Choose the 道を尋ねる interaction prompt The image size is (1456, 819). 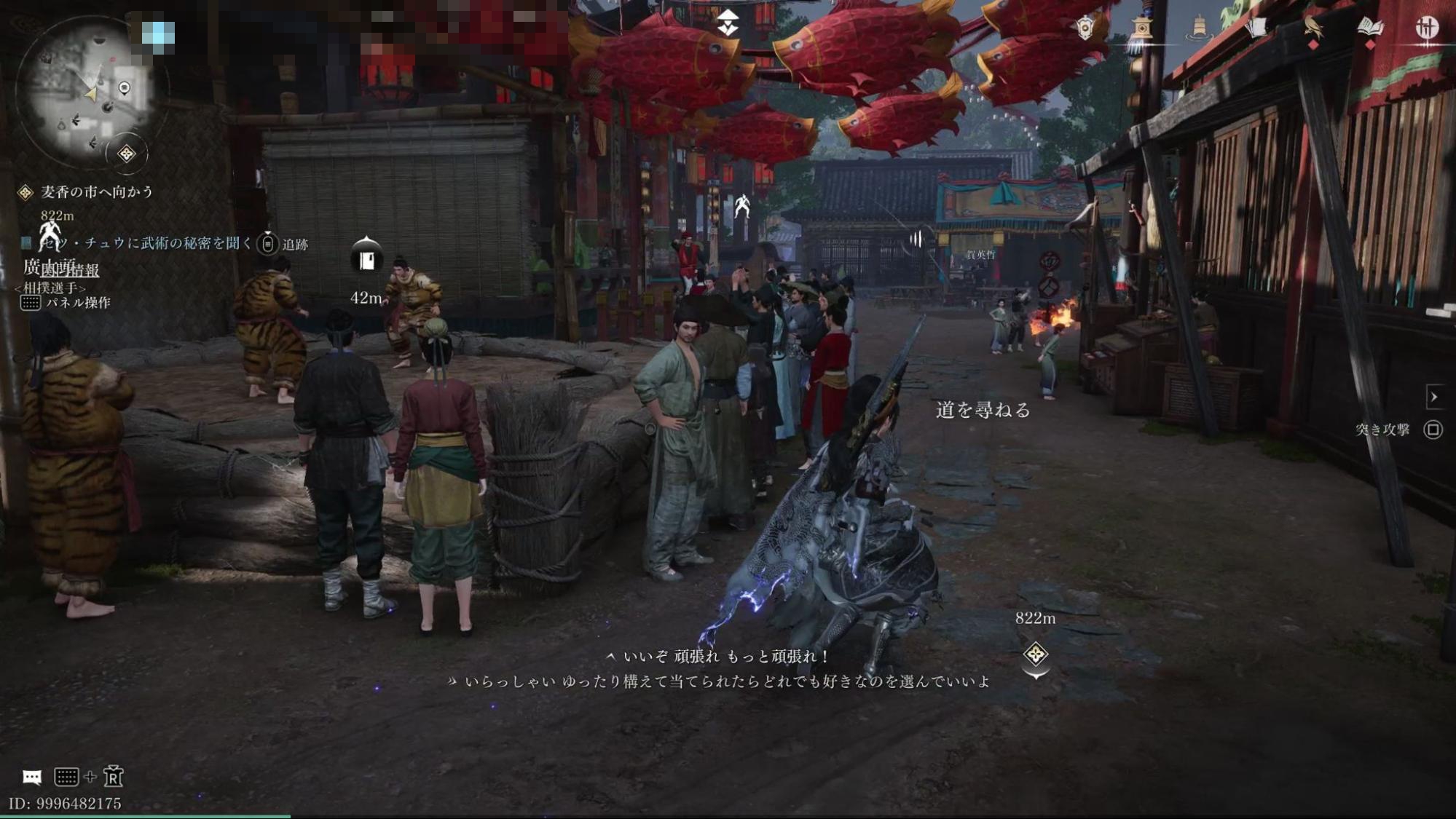point(983,411)
